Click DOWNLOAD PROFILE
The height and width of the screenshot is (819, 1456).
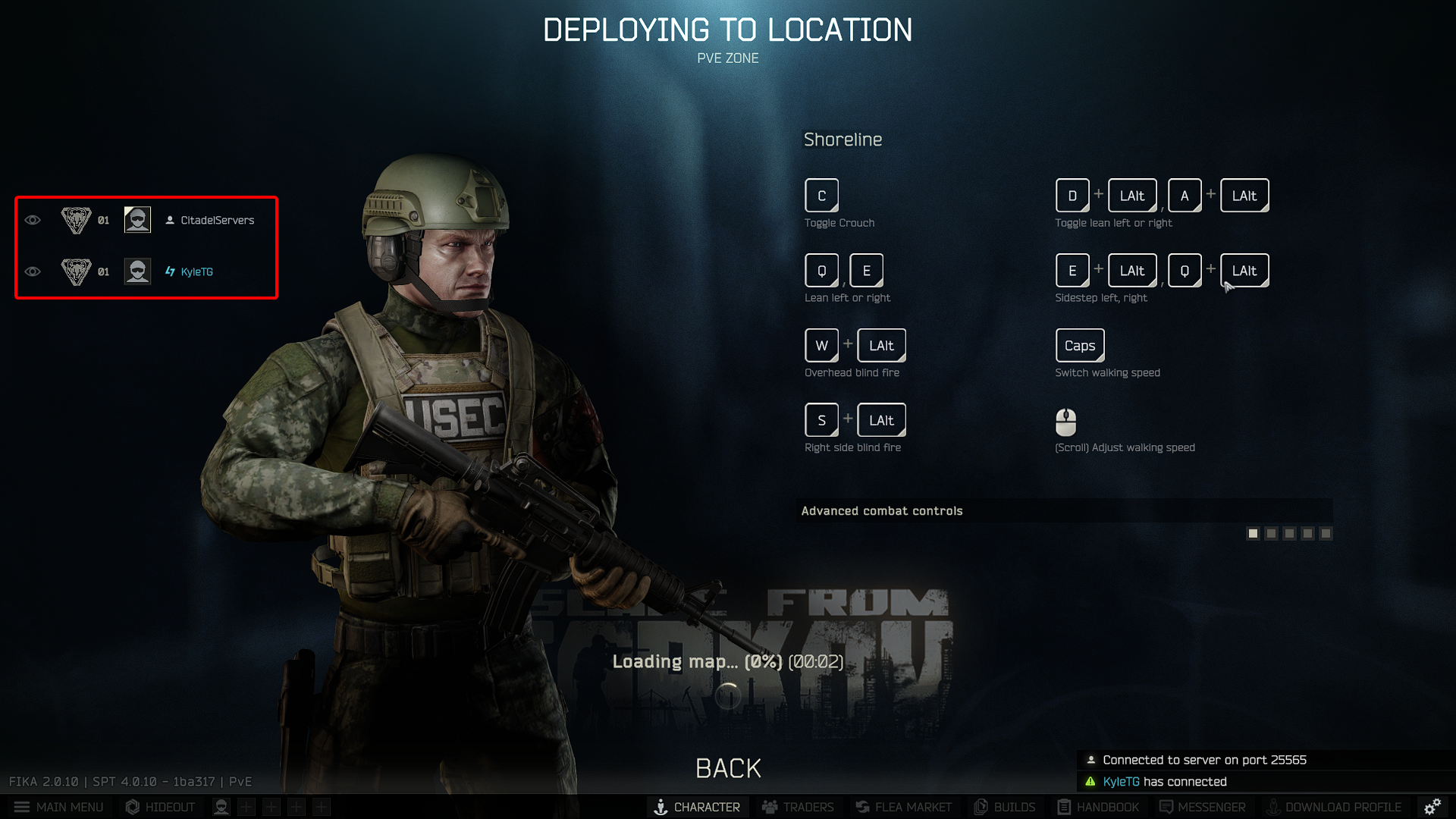(1334, 807)
